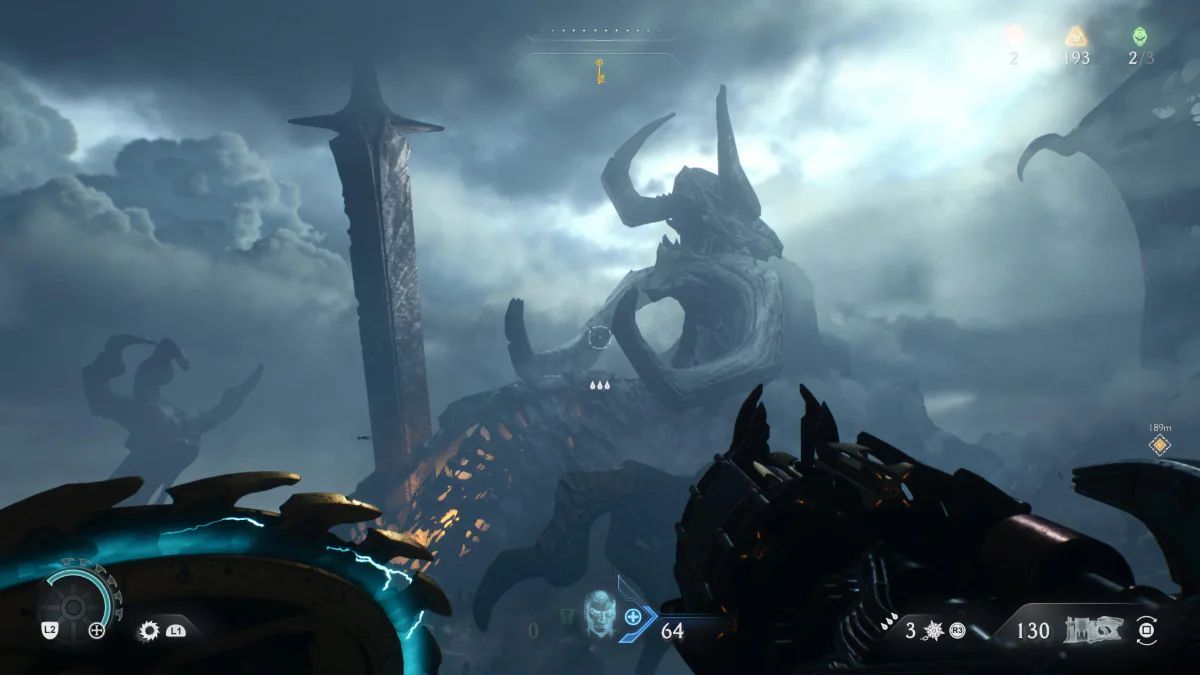The height and width of the screenshot is (675, 1200).
Task: Click the blue health cross icon
Action: [x=633, y=617]
